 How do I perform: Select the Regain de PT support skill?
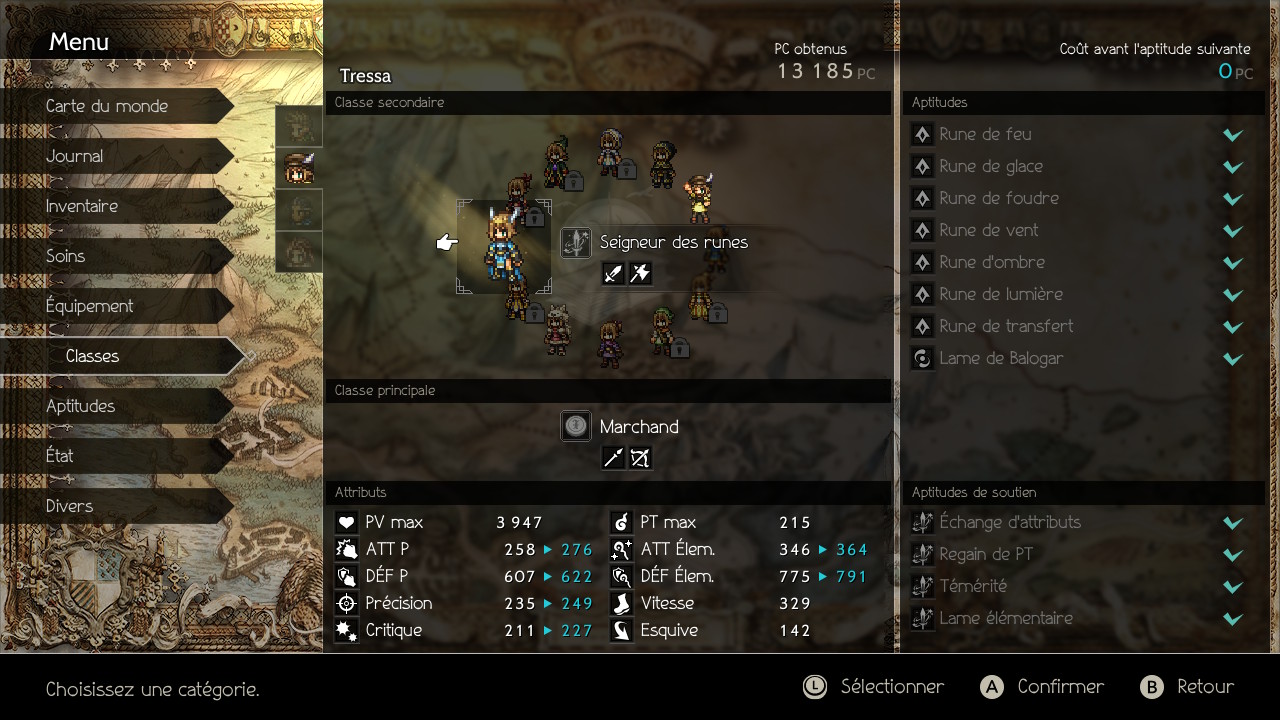(x=986, y=554)
